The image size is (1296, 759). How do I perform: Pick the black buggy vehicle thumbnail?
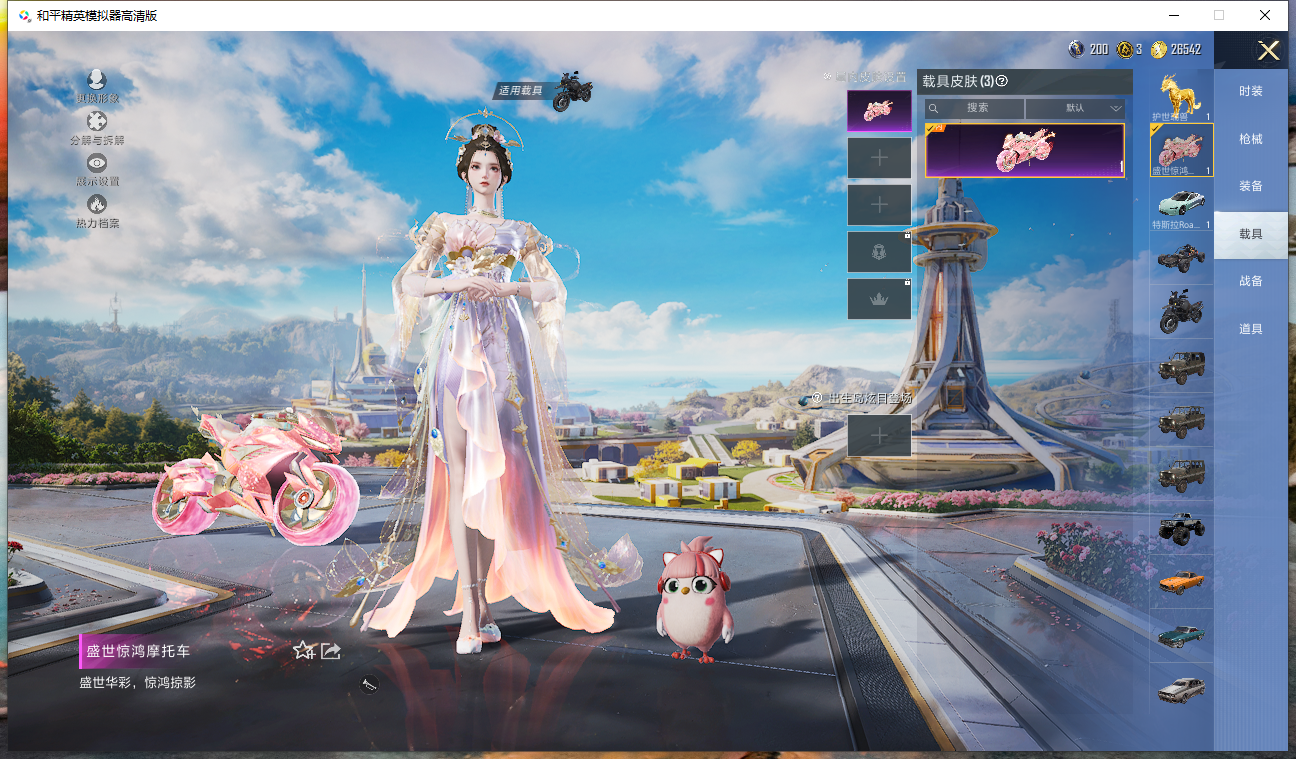[x=1181, y=259]
